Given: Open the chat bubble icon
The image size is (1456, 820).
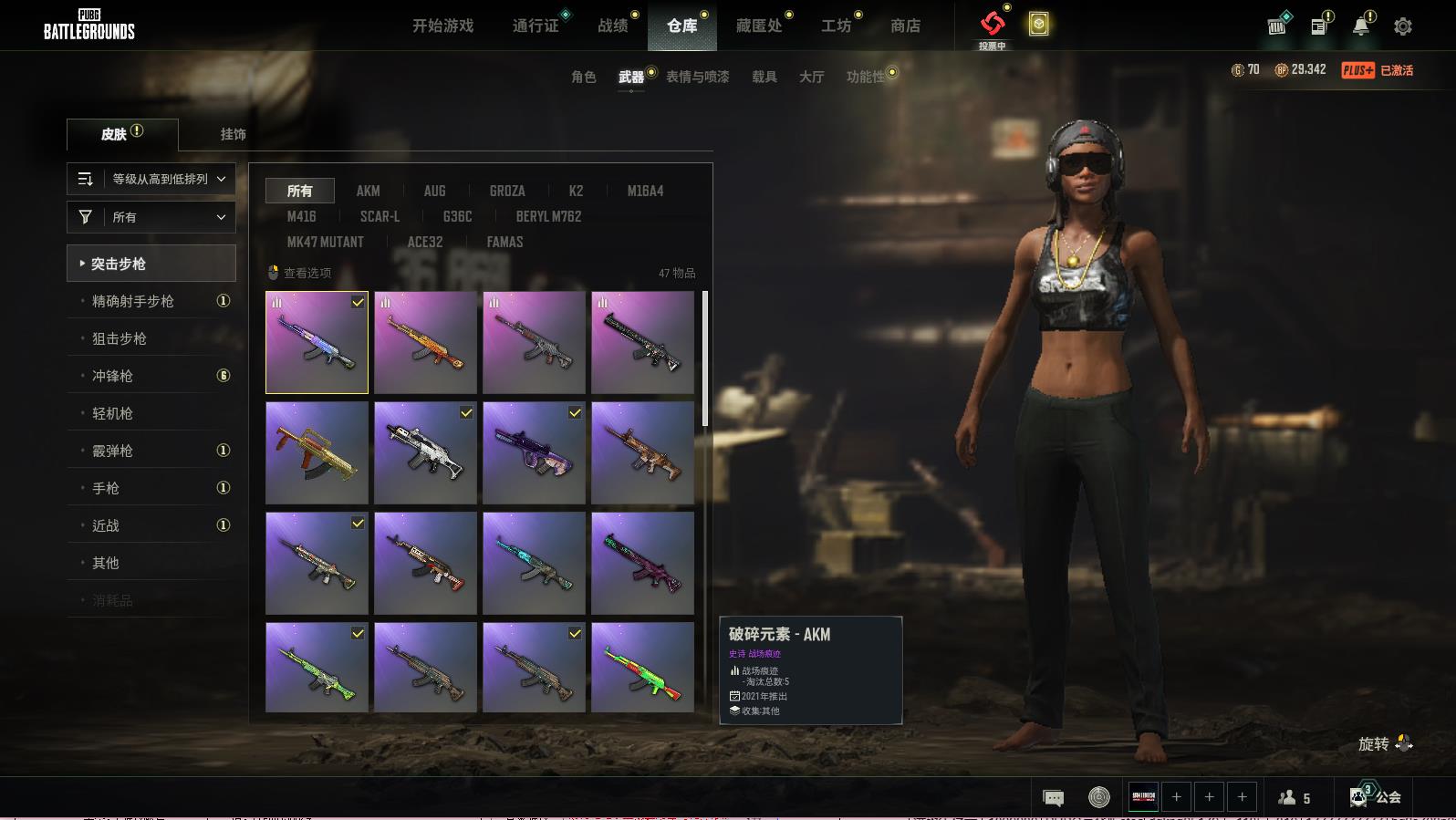Looking at the screenshot, I should point(1053,798).
